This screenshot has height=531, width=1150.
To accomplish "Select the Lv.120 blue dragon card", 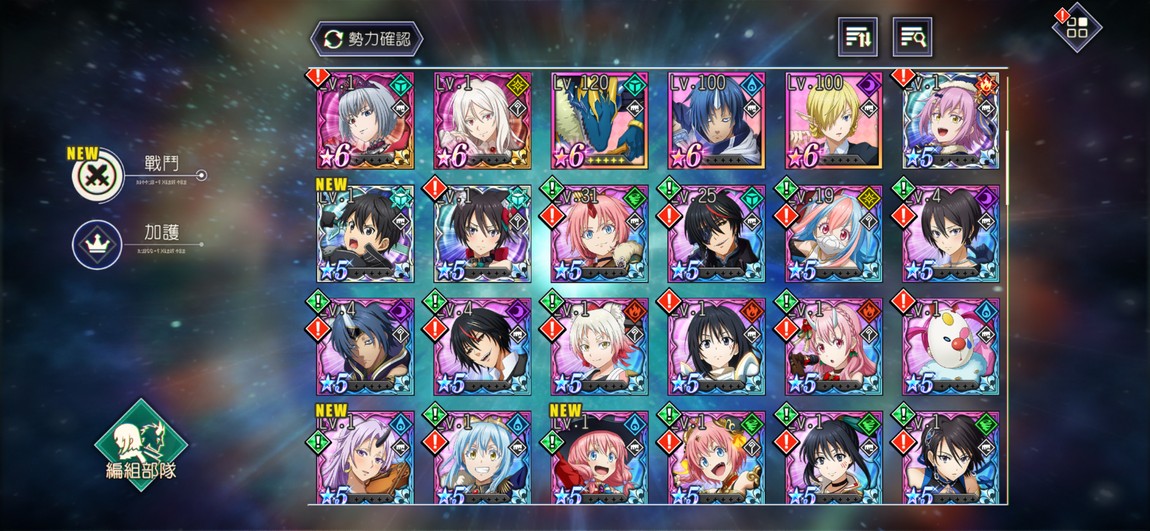I will [599, 120].
